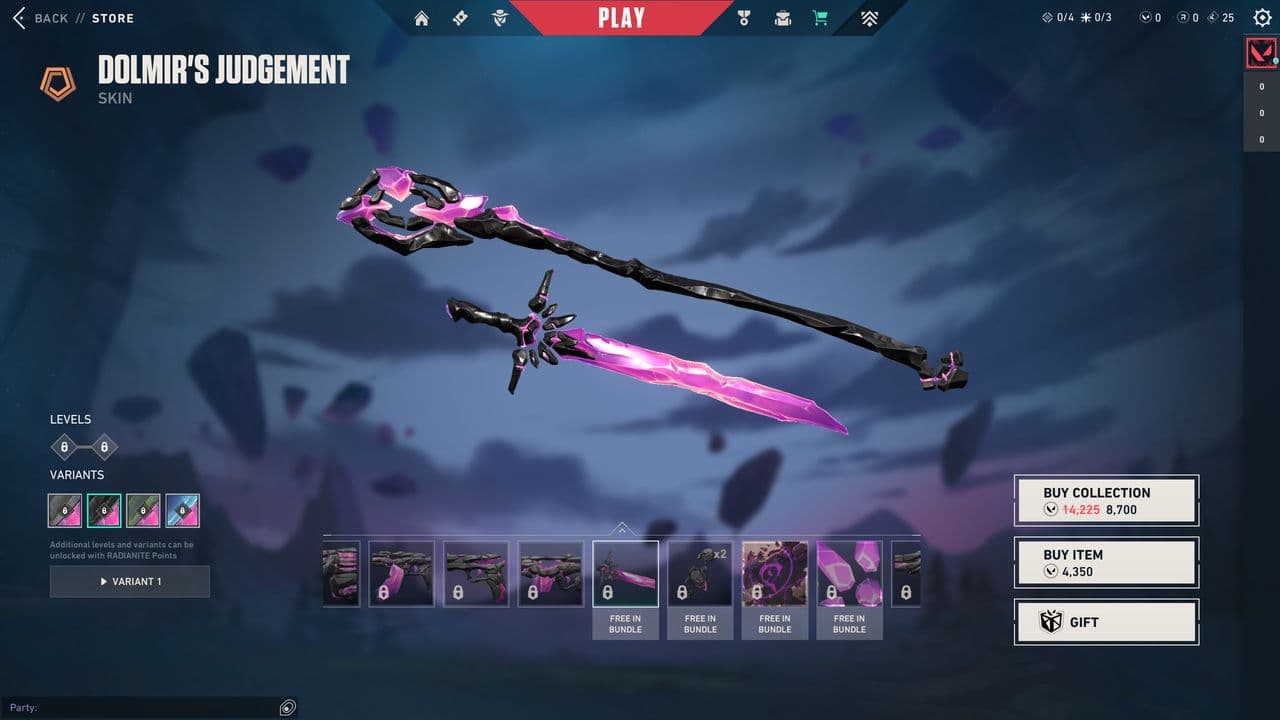
Task: Buy the collection for 8,700
Action: pyautogui.click(x=1106, y=500)
